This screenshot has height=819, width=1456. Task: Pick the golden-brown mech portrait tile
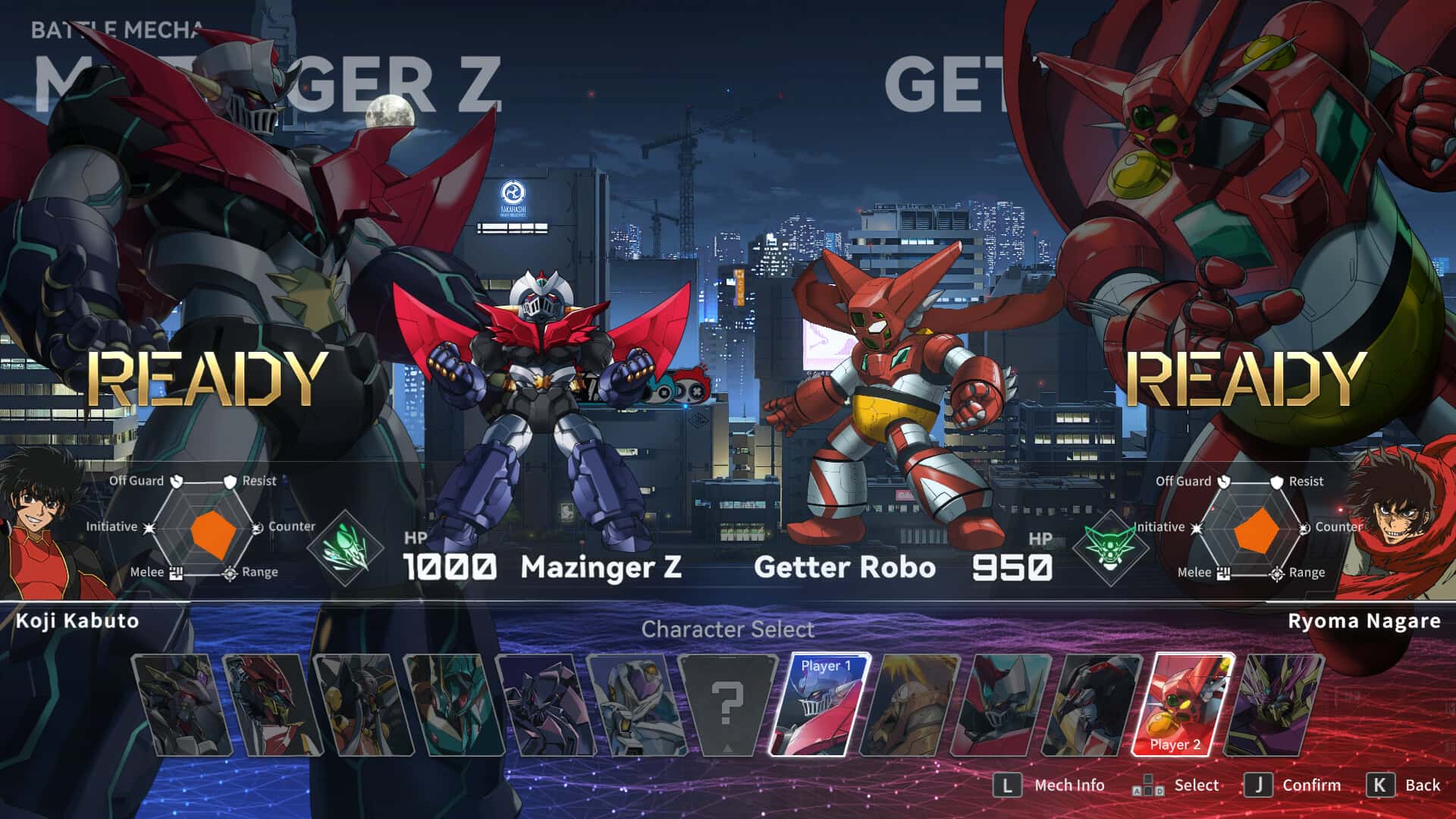click(910, 705)
